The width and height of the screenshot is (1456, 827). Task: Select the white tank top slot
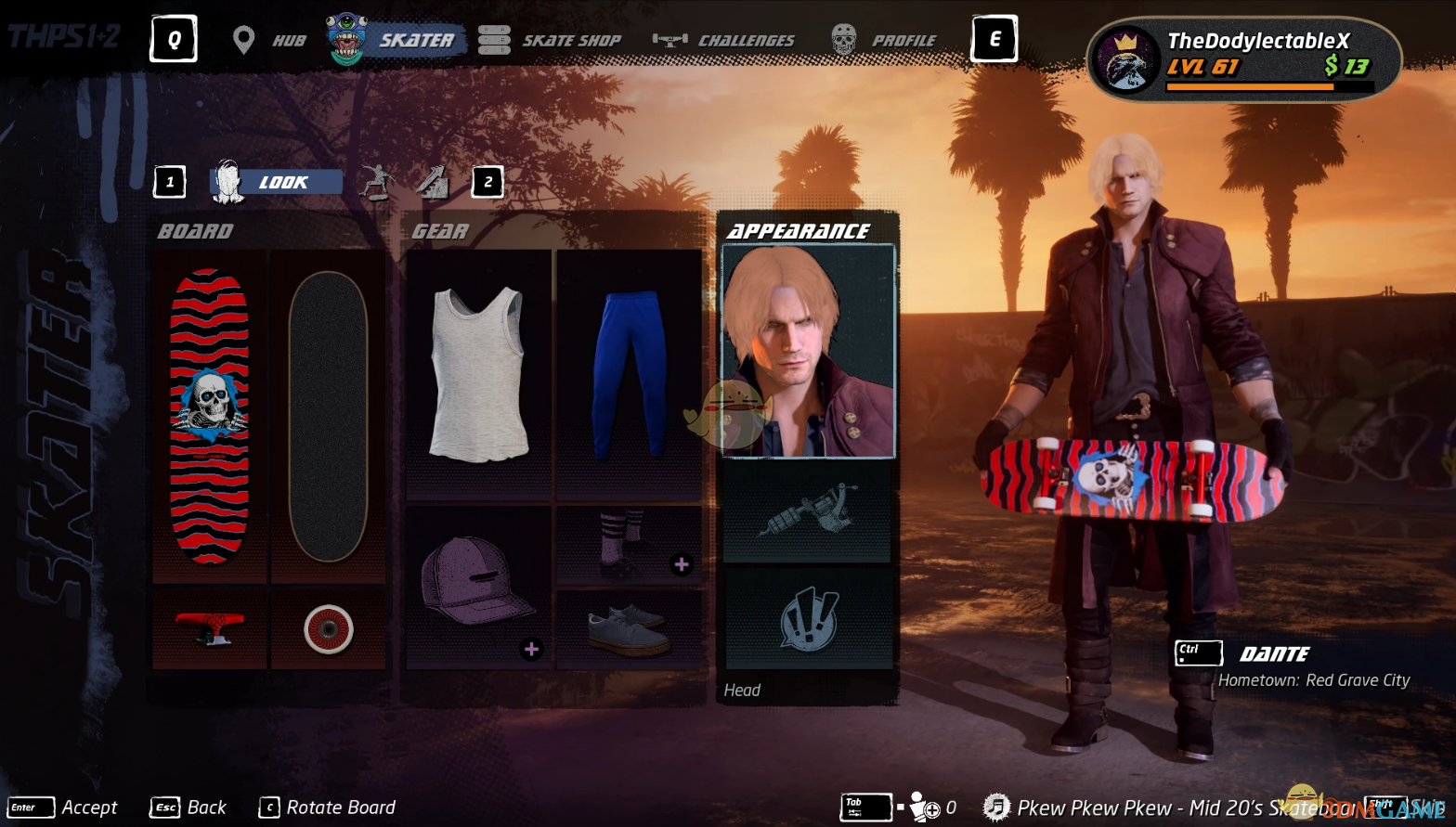point(478,374)
